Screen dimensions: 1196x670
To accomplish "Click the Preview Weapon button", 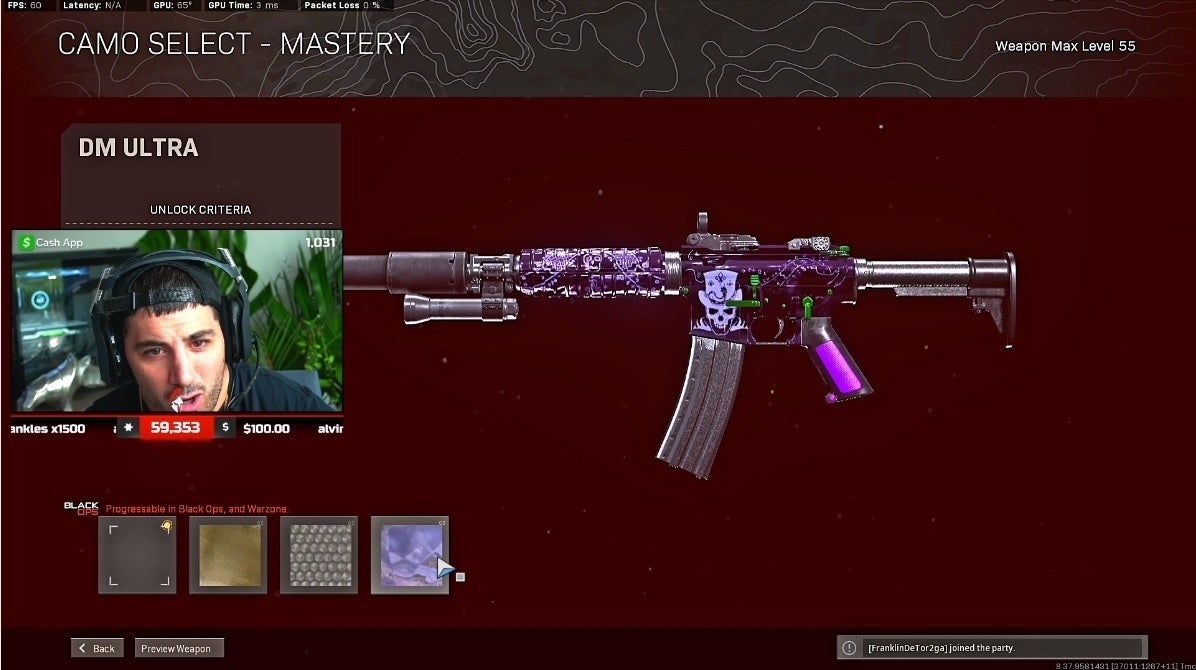I will click(177, 648).
